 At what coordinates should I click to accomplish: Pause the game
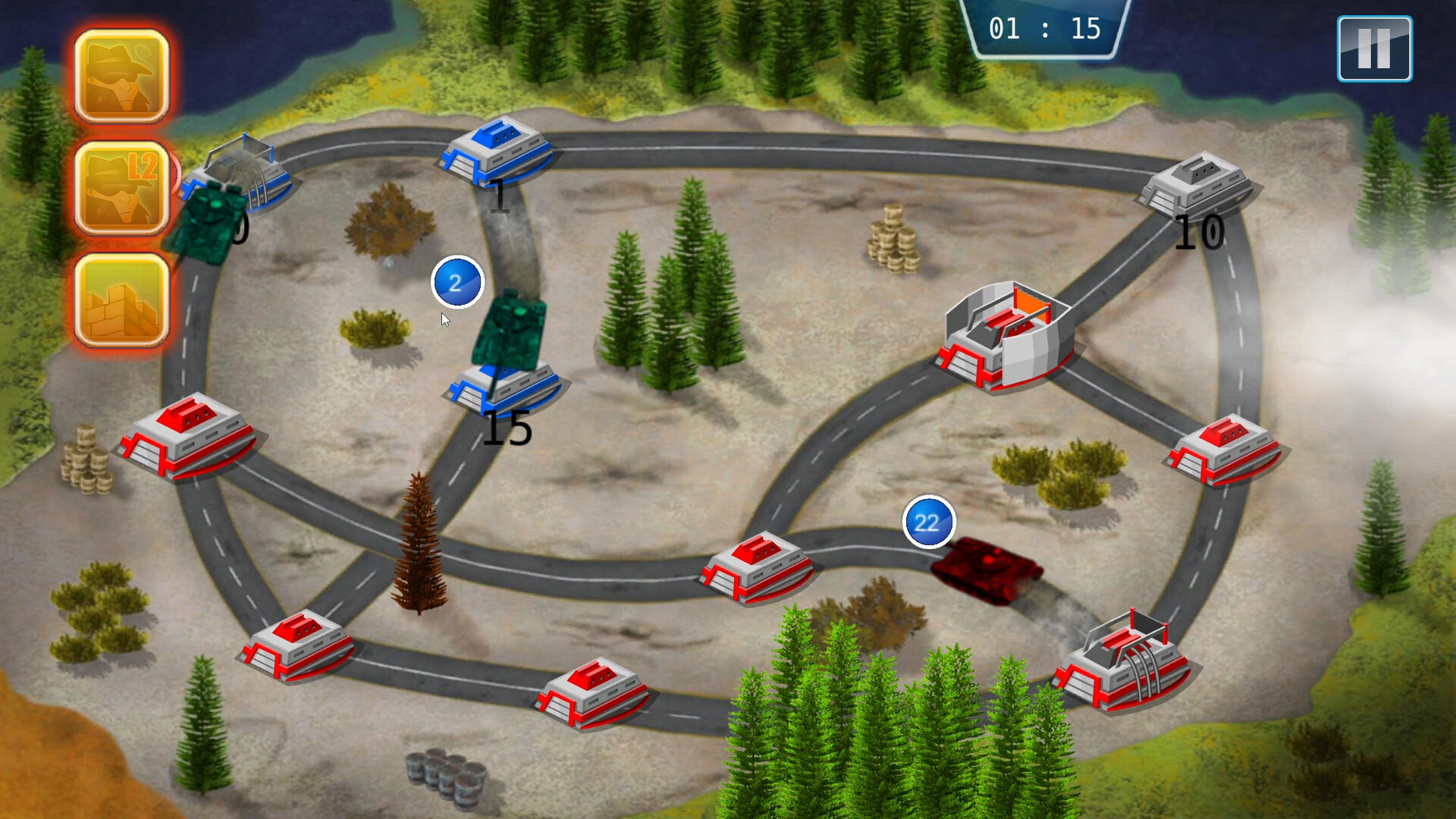pos(1373,49)
